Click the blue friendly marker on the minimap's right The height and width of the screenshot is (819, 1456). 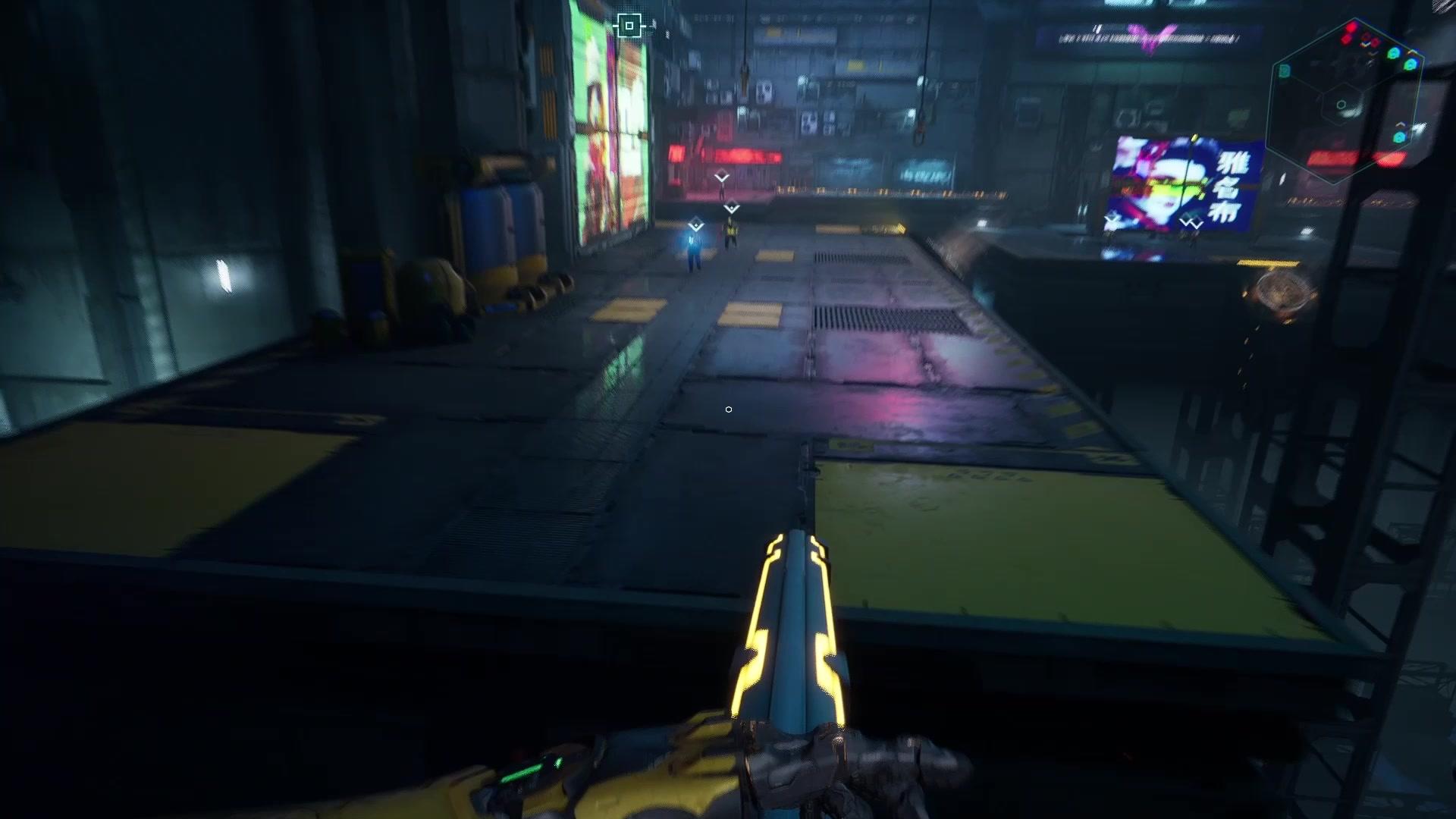[1410, 65]
